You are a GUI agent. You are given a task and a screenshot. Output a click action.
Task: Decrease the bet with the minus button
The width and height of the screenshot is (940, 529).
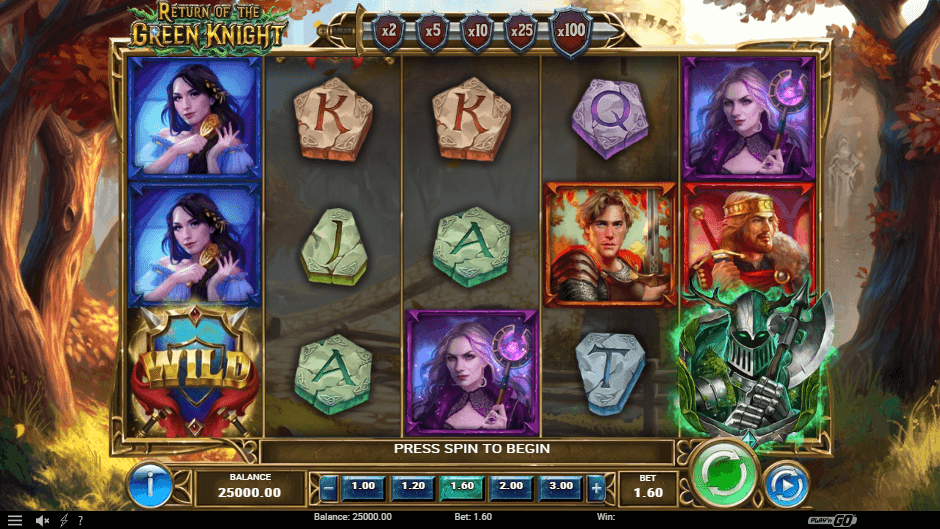(x=329, y=487)
